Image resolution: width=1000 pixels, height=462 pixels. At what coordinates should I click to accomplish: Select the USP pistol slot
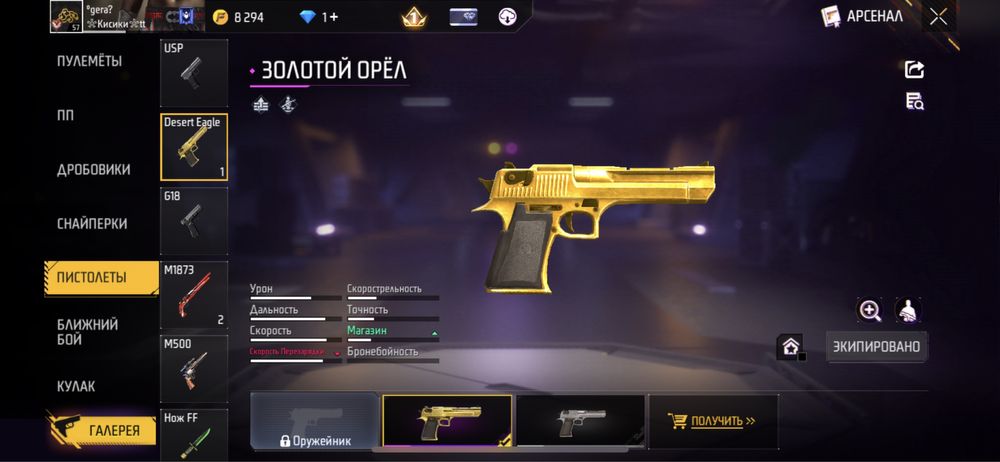pos(193,73)
